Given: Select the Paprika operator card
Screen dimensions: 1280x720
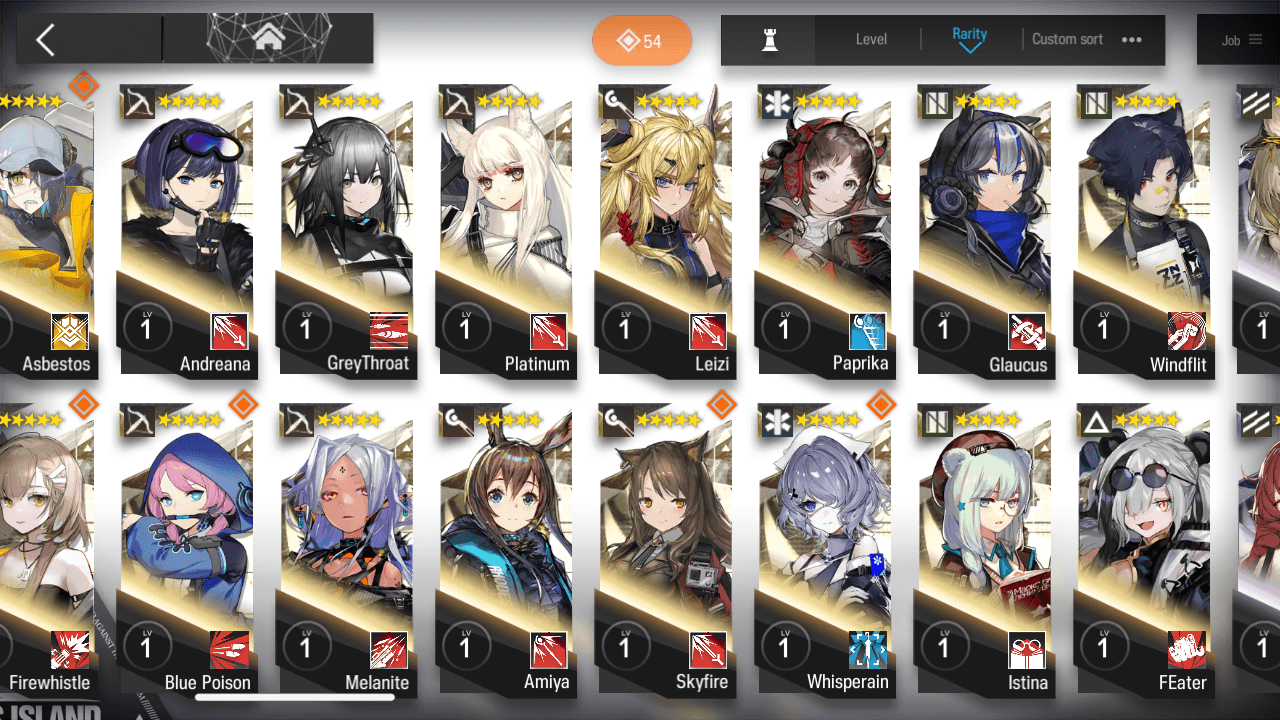Looking at the screenshot, I should coord(826,230).
